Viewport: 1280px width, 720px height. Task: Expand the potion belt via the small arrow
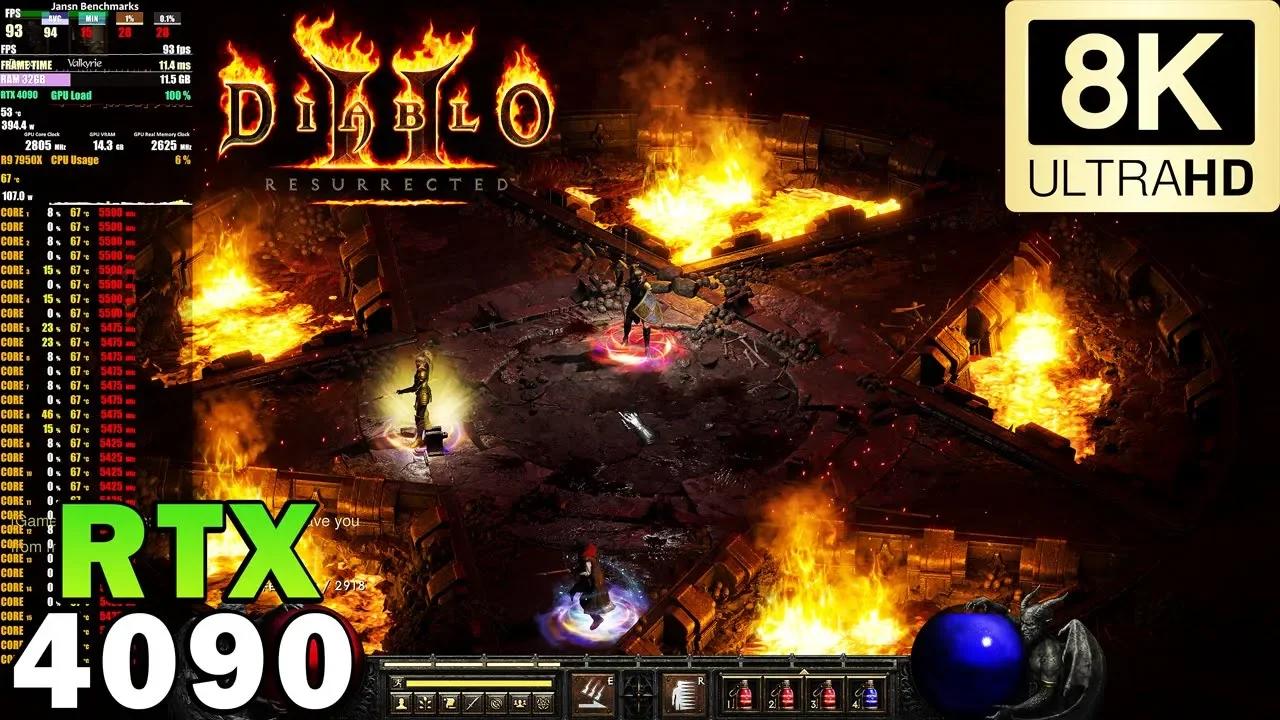click(x=804, y=671)
